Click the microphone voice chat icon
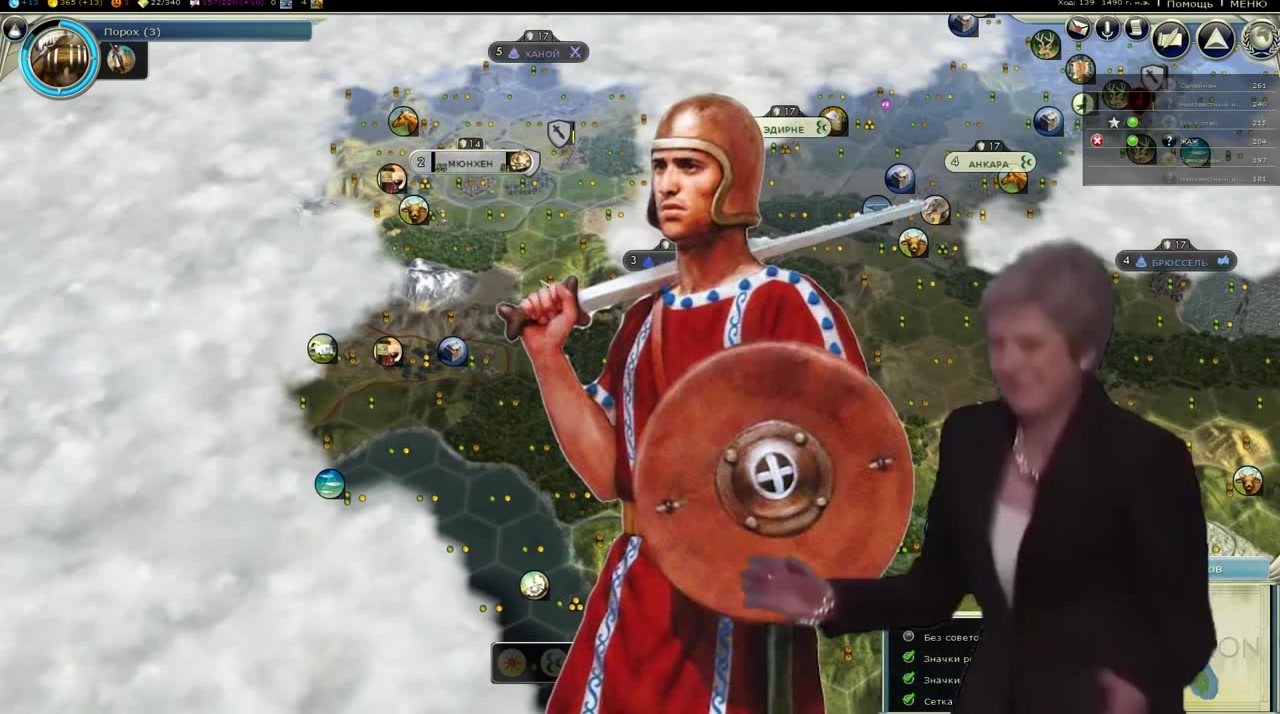The height and width of the screenshot is (714, 1280). click(1107, 29)
